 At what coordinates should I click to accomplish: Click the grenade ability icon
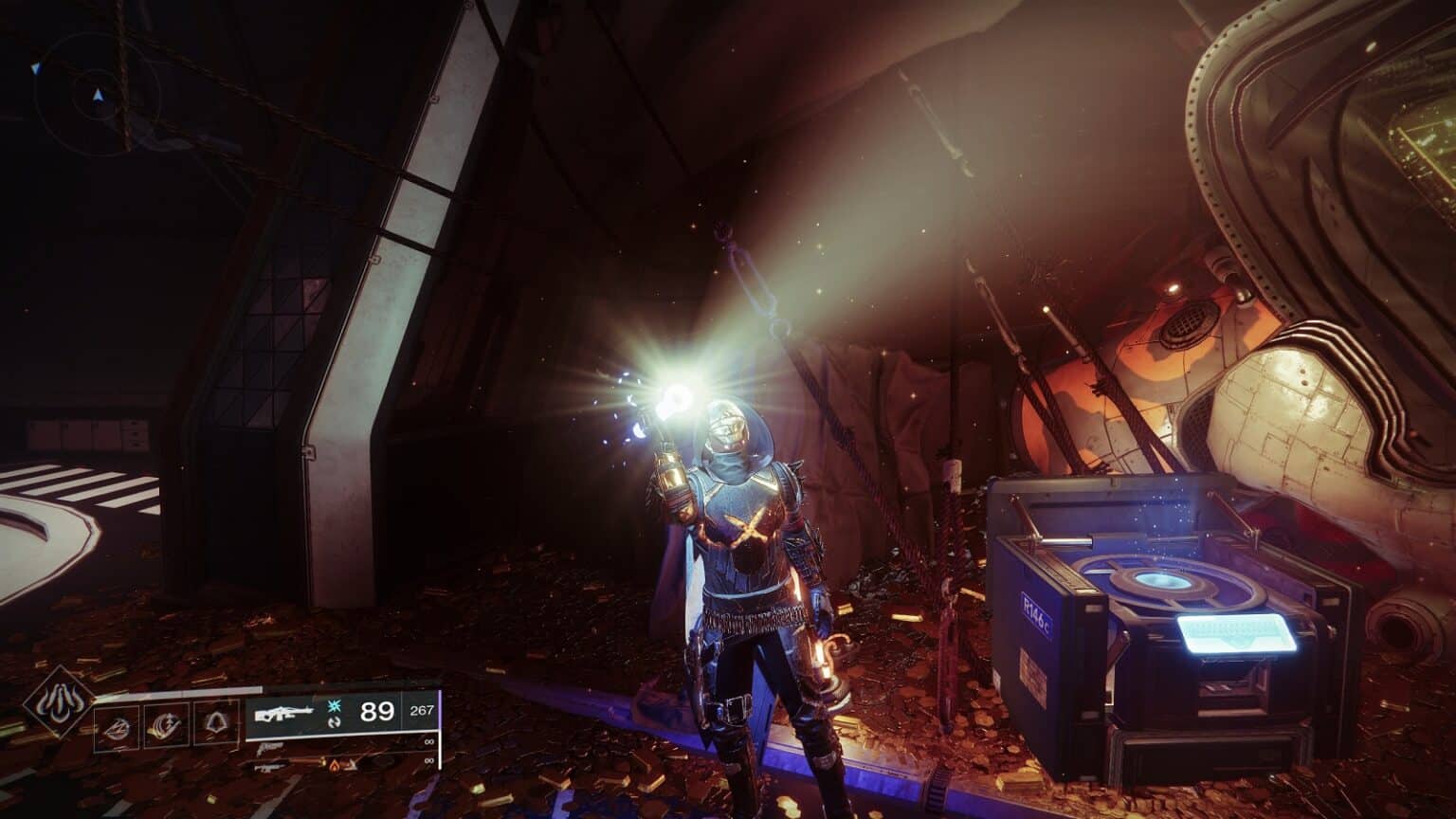118,726
